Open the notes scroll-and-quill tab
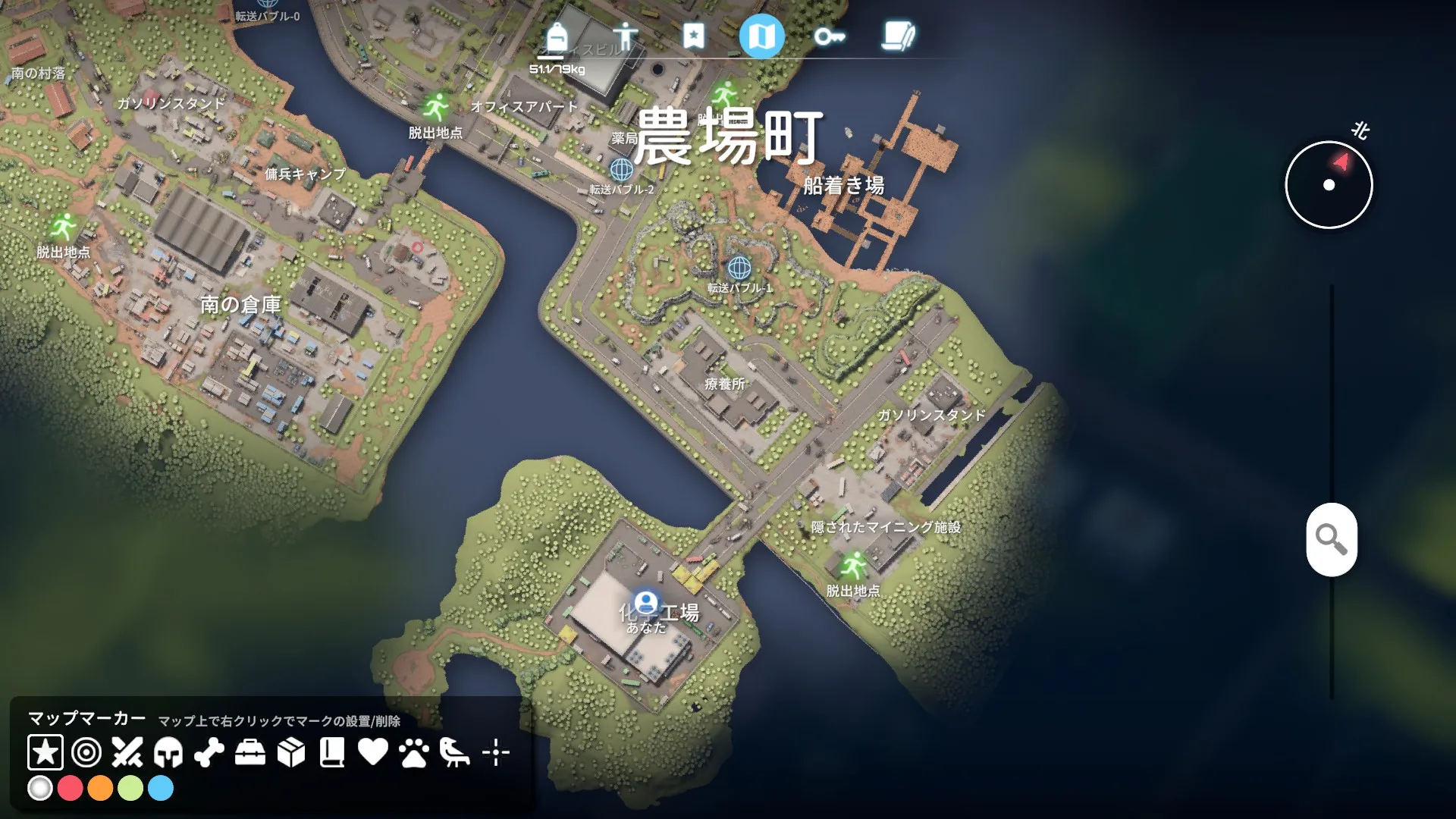Screen dimensions: 1456x819 coord(899,36)
